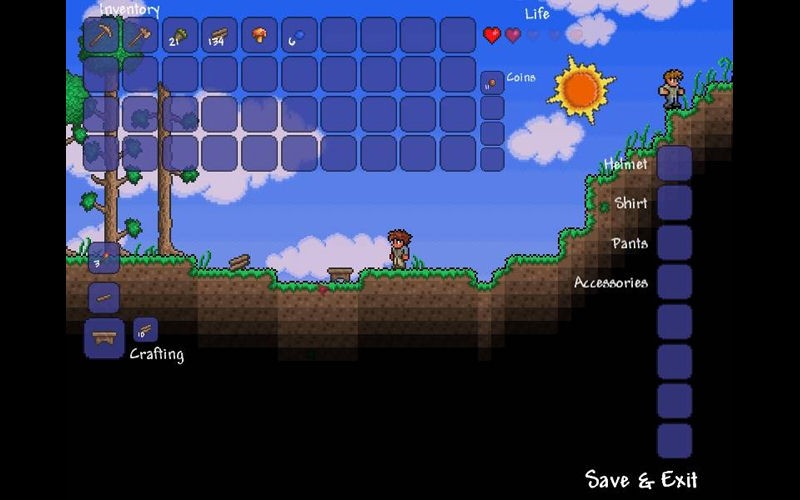Screen dimensions: 800x500
Task: Choose the torch crafting recipe
Action: click(x=104, y=258)
